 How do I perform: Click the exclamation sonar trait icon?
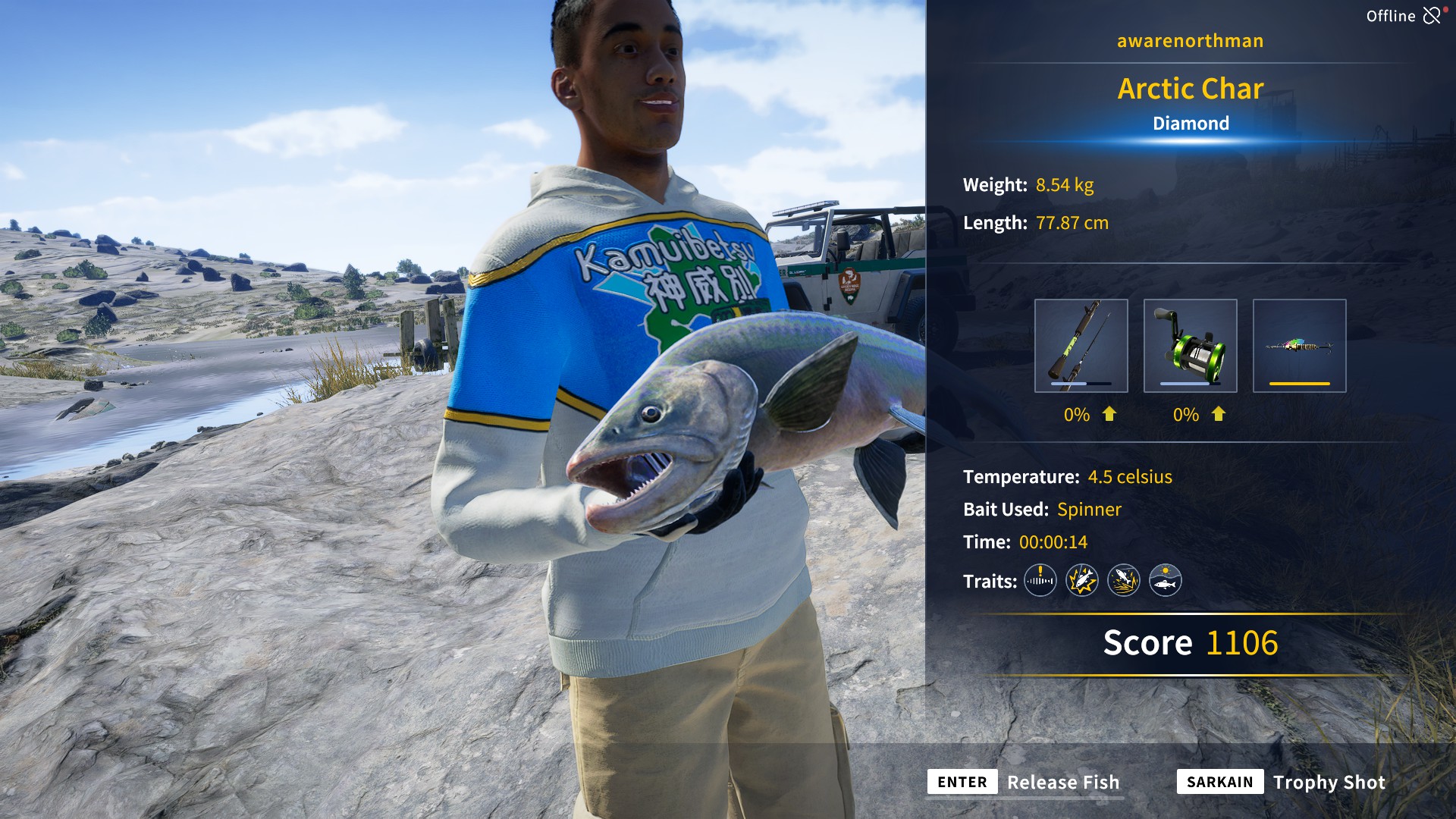(1039, 581)
